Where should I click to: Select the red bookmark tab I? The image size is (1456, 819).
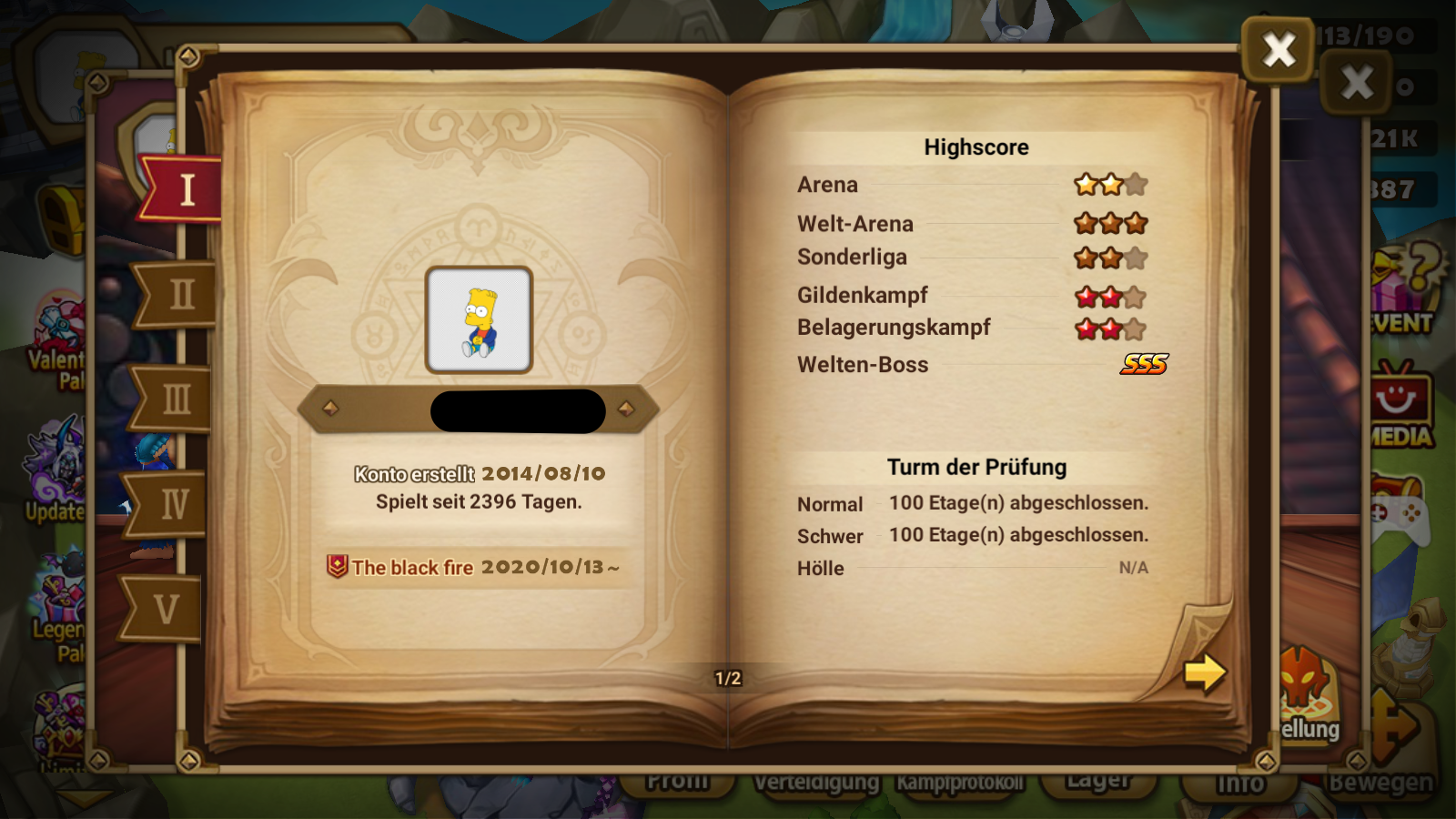pos(184,190)
